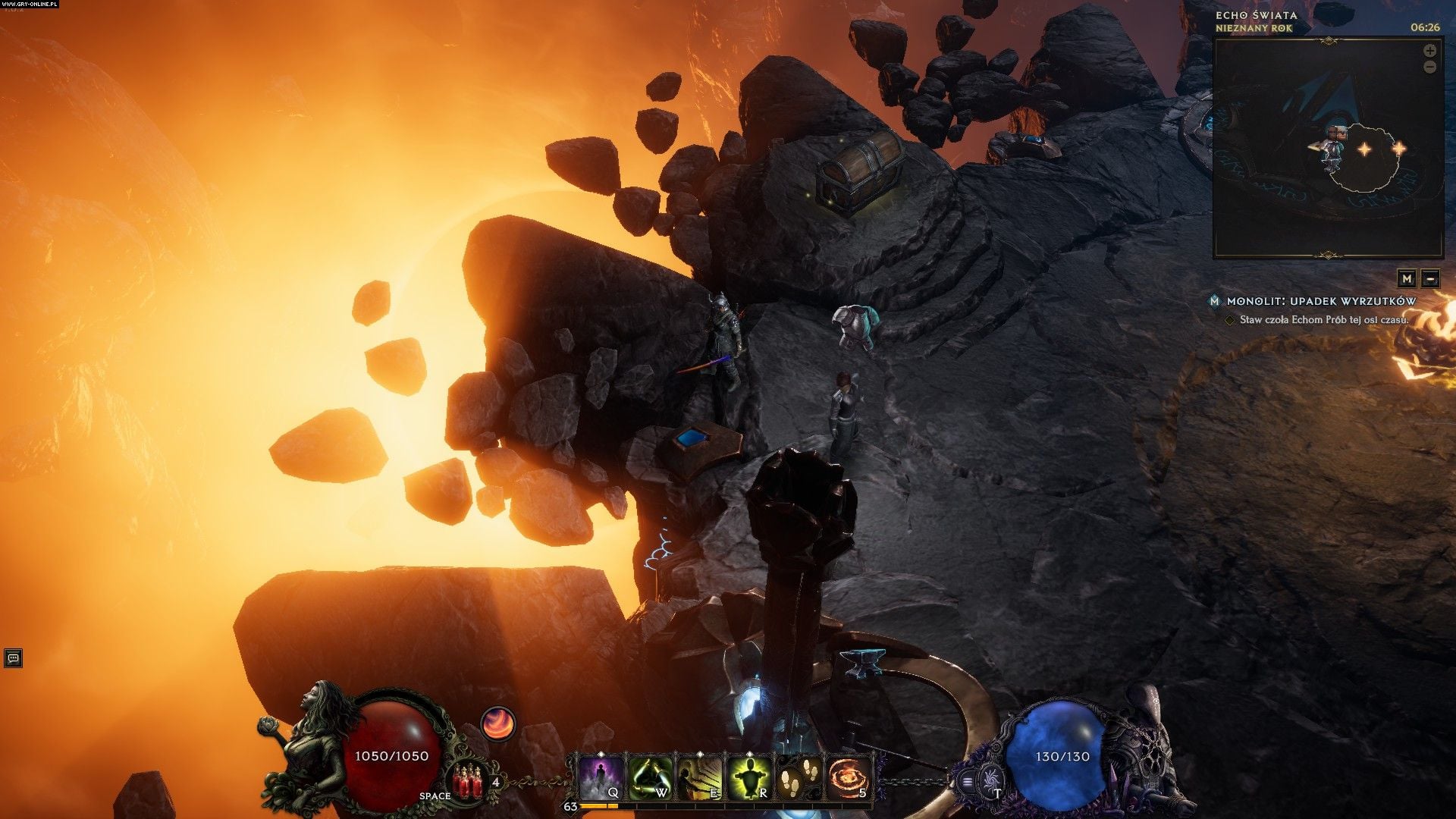Open the full map with M button

(x=1407, y=278)
